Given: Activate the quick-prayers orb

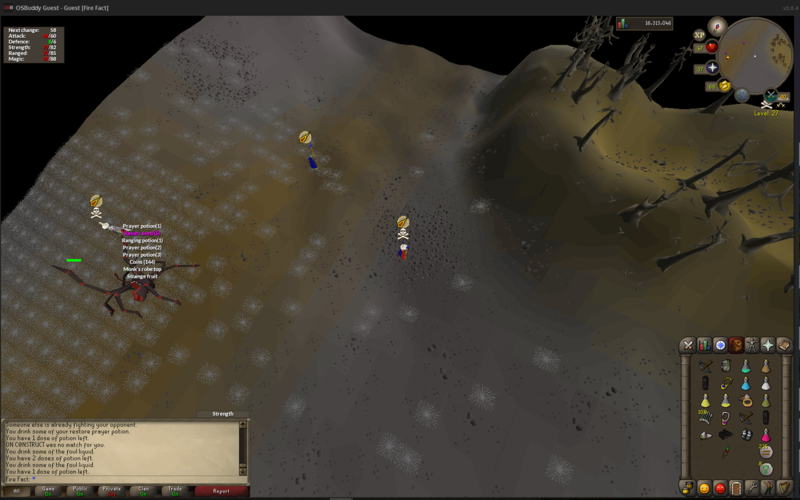Looking at the screenshot, I should (712, 68).
